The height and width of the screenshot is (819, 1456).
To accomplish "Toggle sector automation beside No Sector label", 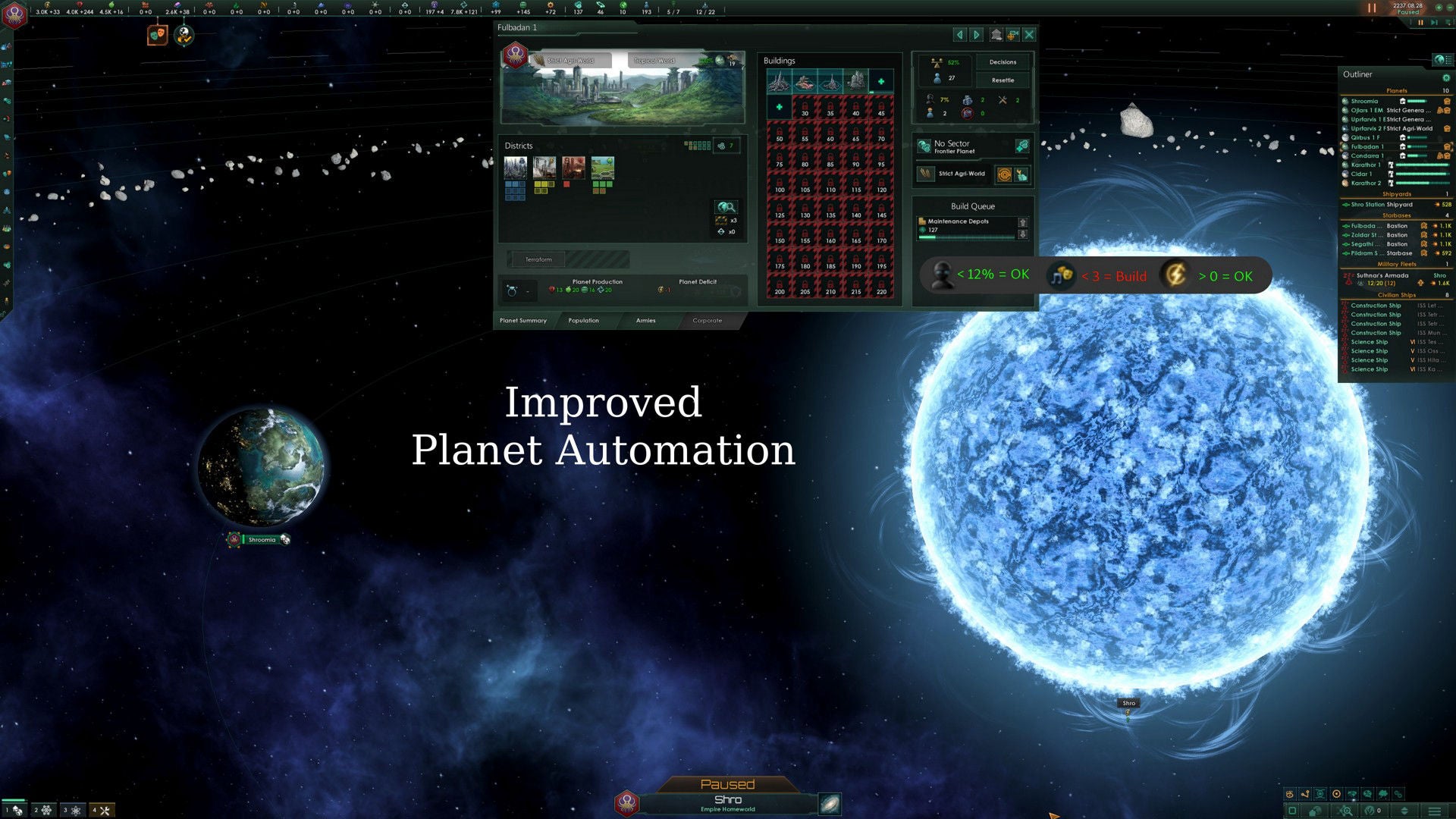I will pos(1023,146).
